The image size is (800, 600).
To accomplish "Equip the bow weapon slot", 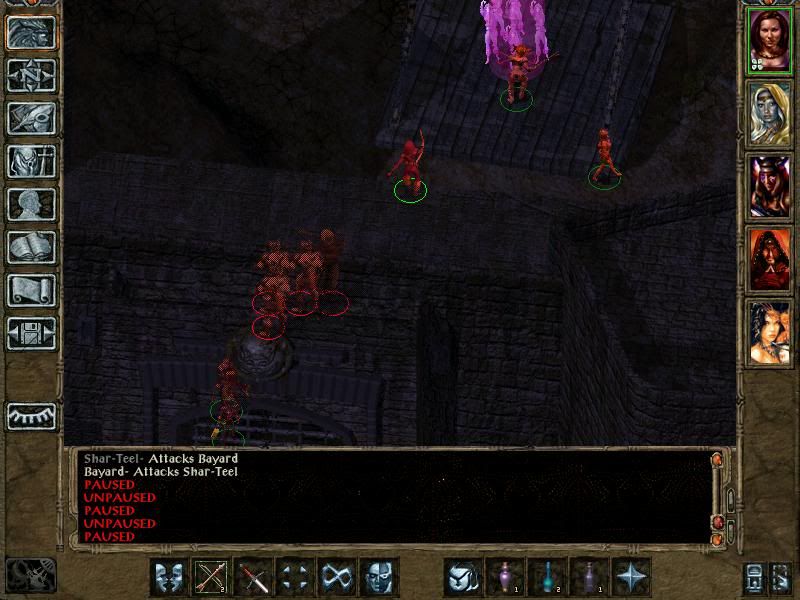I will coord(212,577).
